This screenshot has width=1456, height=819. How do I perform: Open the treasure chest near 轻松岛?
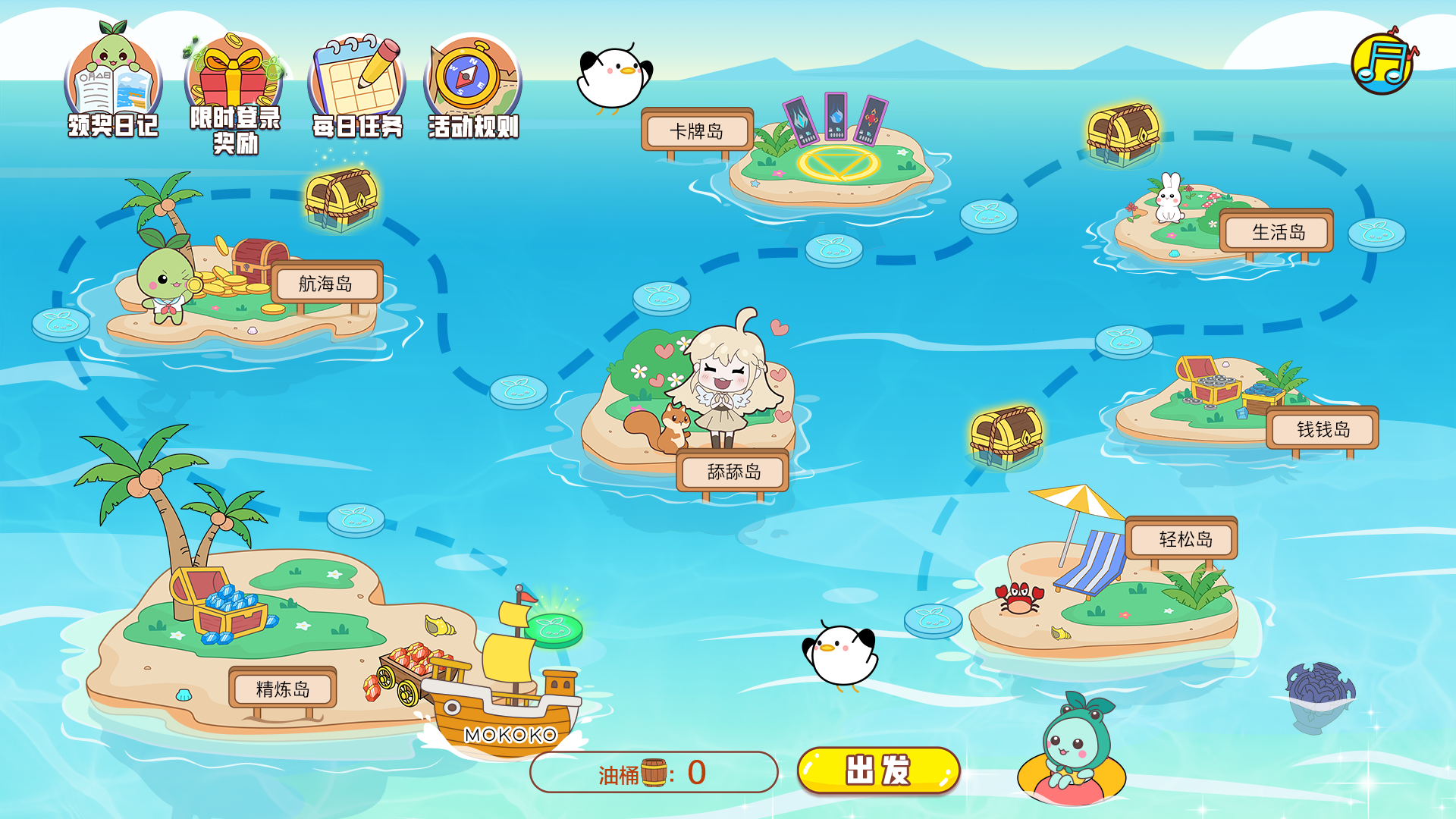tap(1006, 436)
